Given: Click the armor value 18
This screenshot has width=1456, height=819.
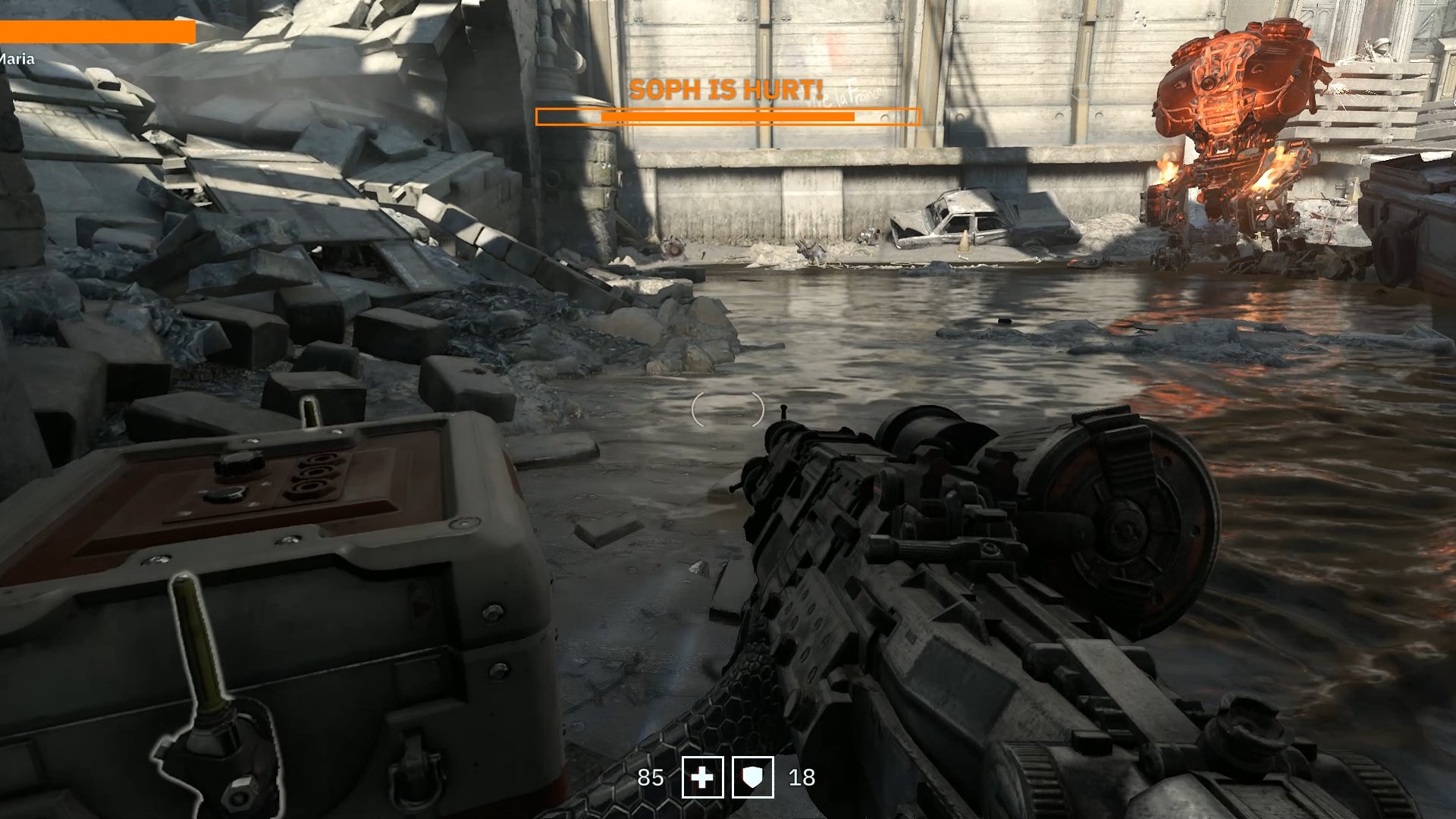Looking at the screenshot, I should [802, 778].
